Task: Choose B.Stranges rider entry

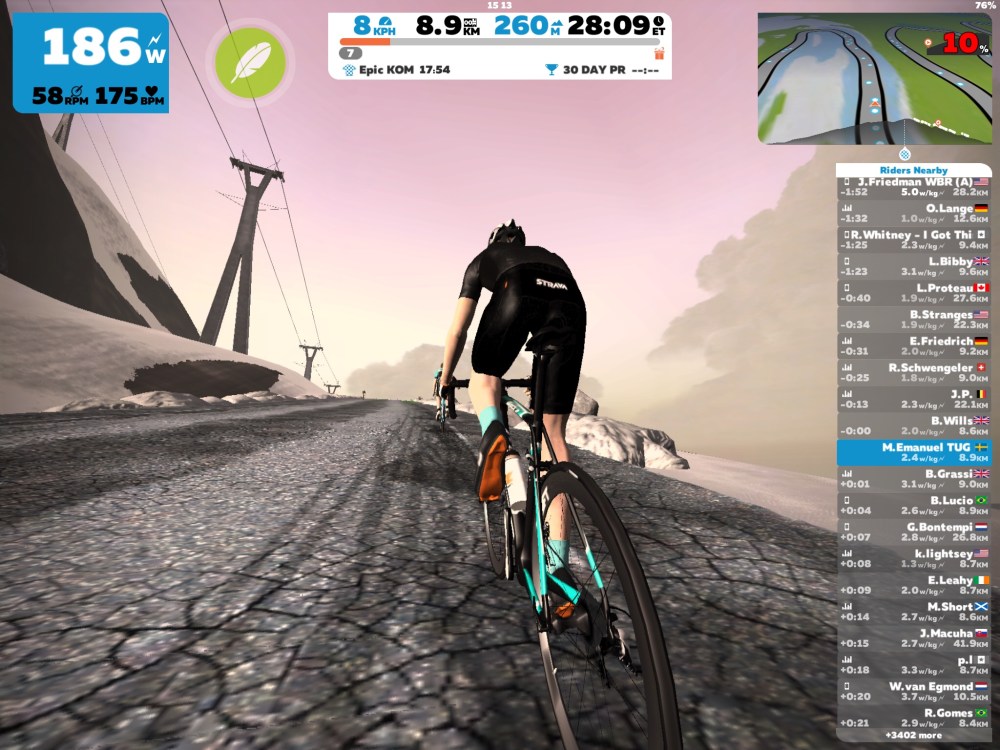Action: pyautogui.click(x=913, y=320)
